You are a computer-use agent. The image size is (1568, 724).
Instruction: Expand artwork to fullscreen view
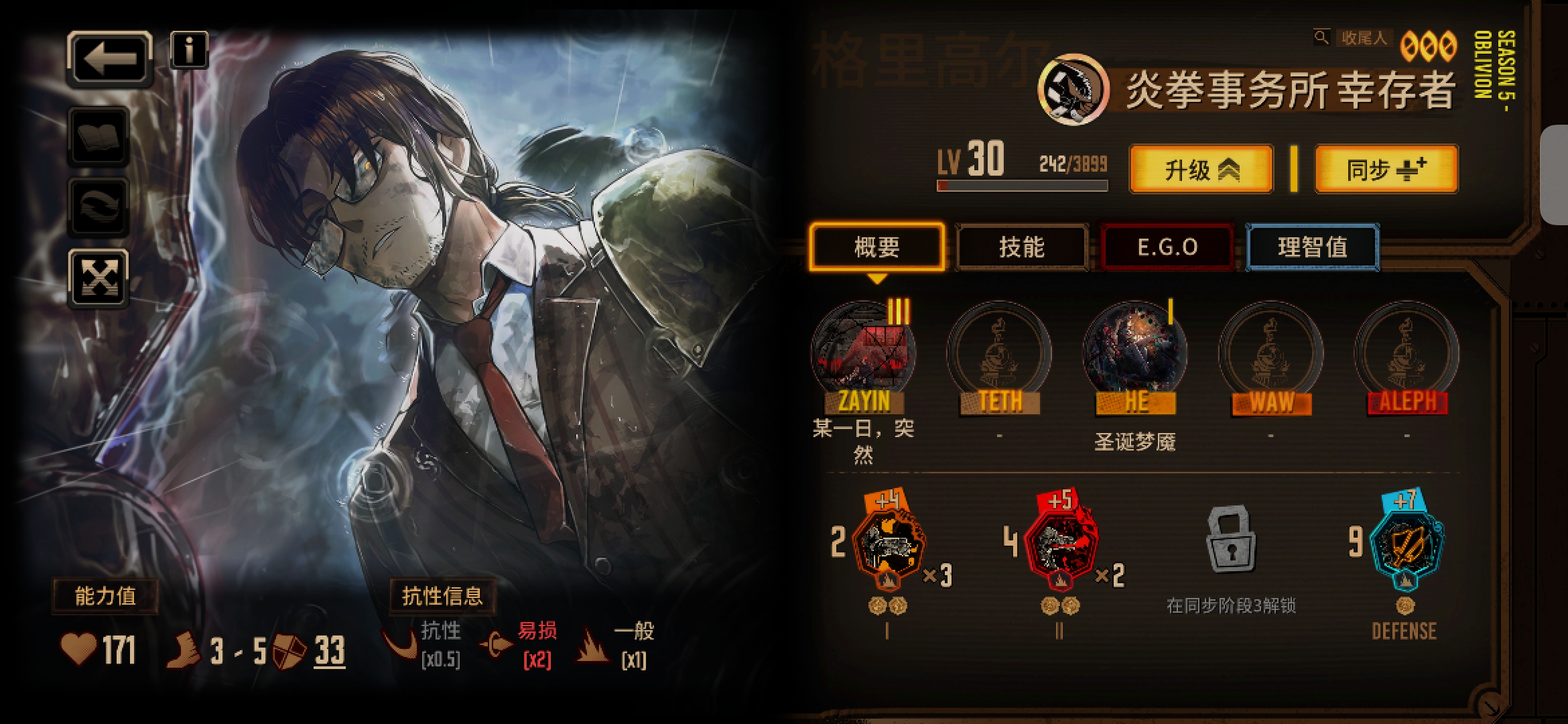pyautogui.click(x=99, y=278)
